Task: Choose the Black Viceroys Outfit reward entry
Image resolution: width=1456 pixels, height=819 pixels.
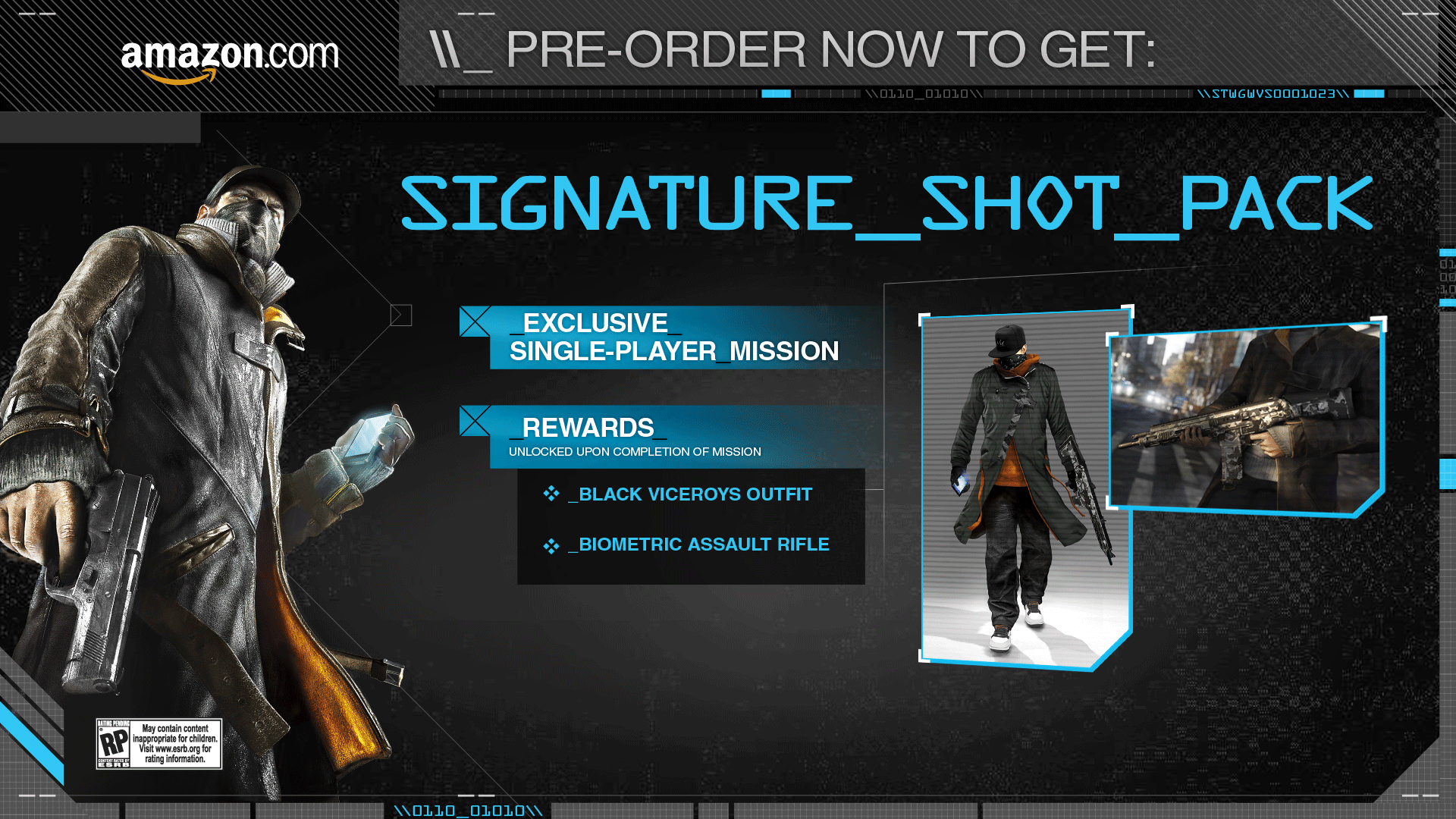Action: pyautogui.click(x=695, y=494)
